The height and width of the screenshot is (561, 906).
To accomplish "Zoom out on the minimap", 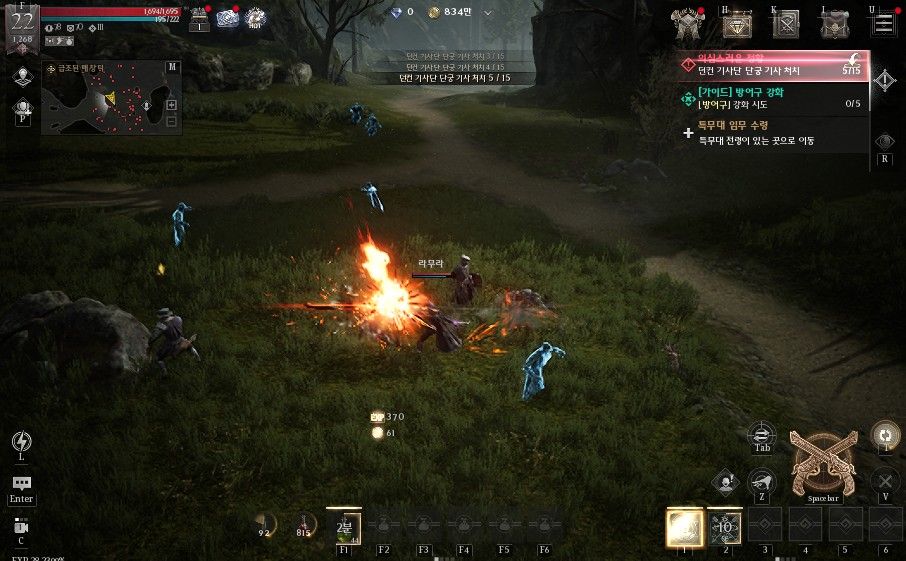I will [x=171, y=122].
